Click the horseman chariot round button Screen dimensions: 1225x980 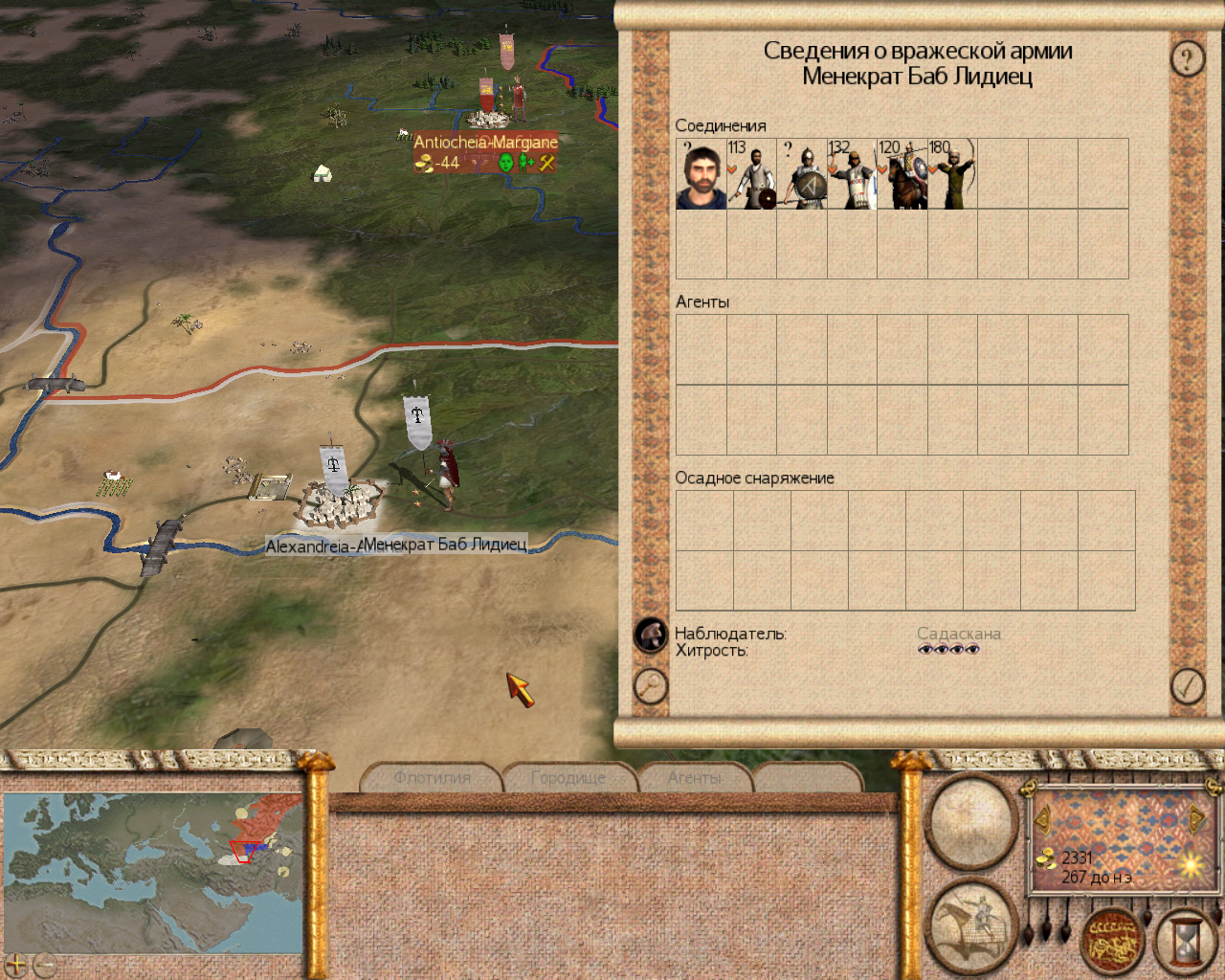[973, 924]
